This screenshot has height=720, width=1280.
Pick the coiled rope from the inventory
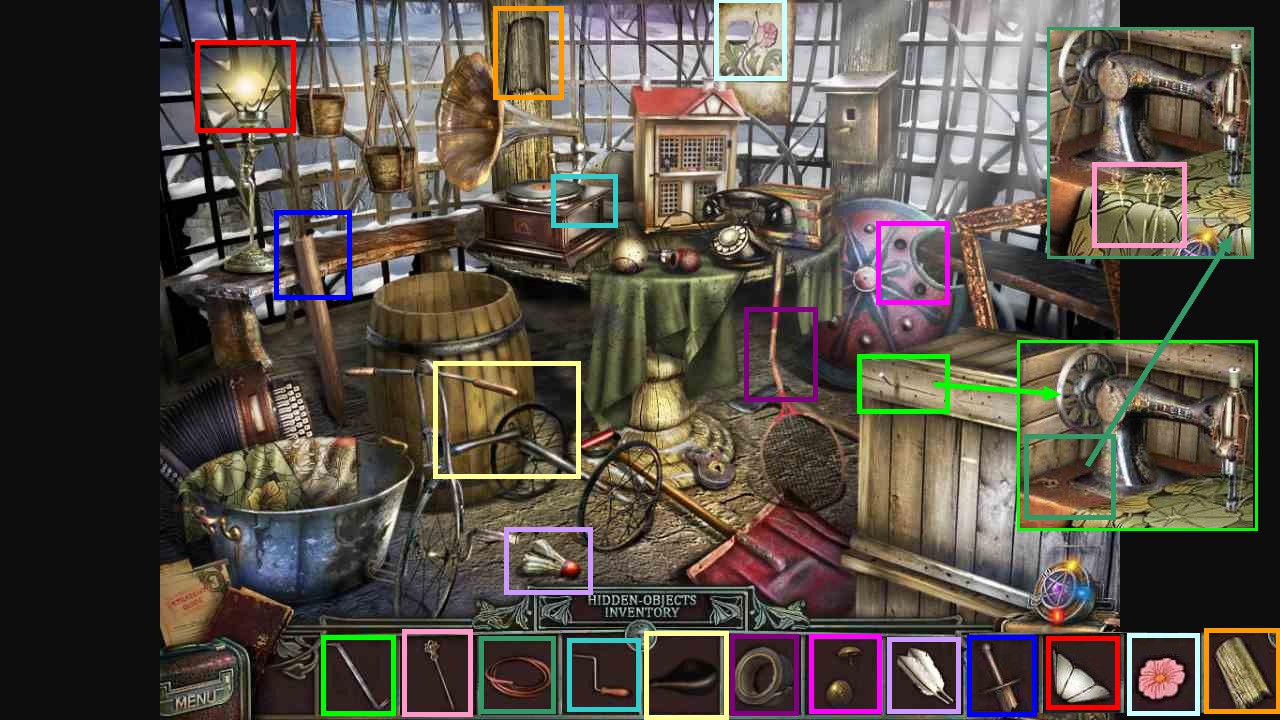pos(518,675)
